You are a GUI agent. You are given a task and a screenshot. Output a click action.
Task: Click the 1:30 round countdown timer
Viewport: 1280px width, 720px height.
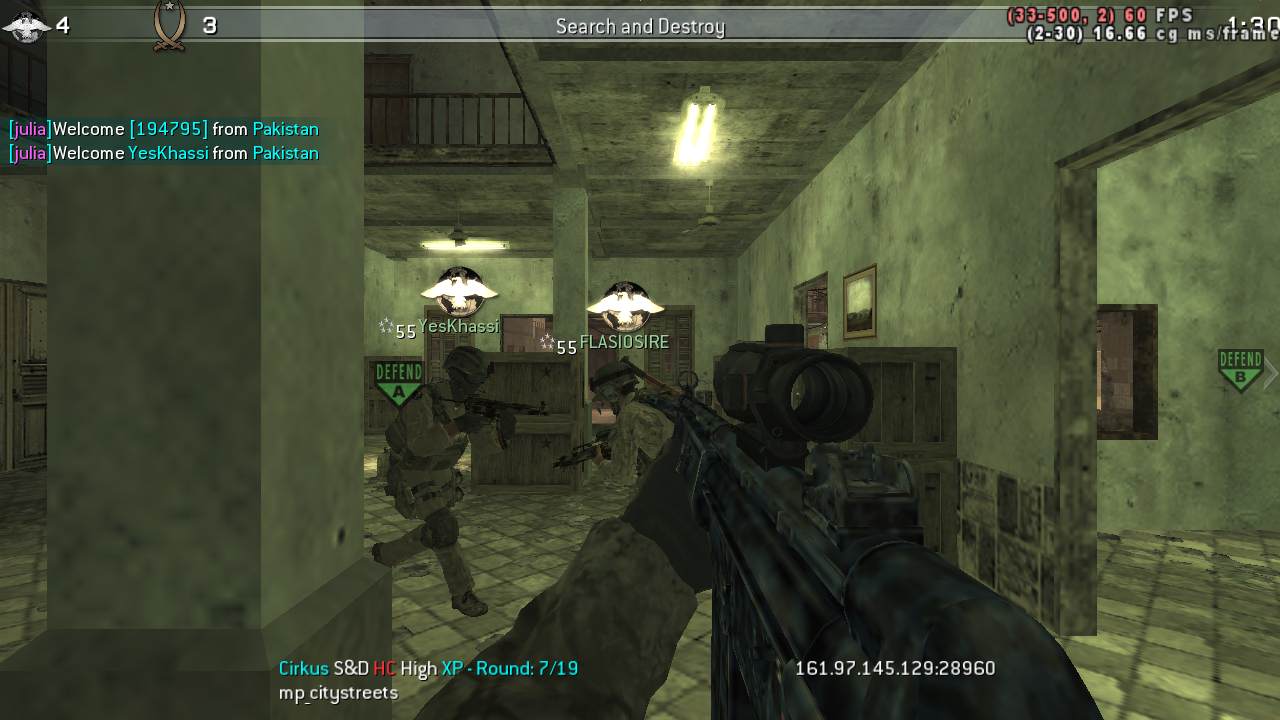pyautogui.click(x=1255, y=25)
